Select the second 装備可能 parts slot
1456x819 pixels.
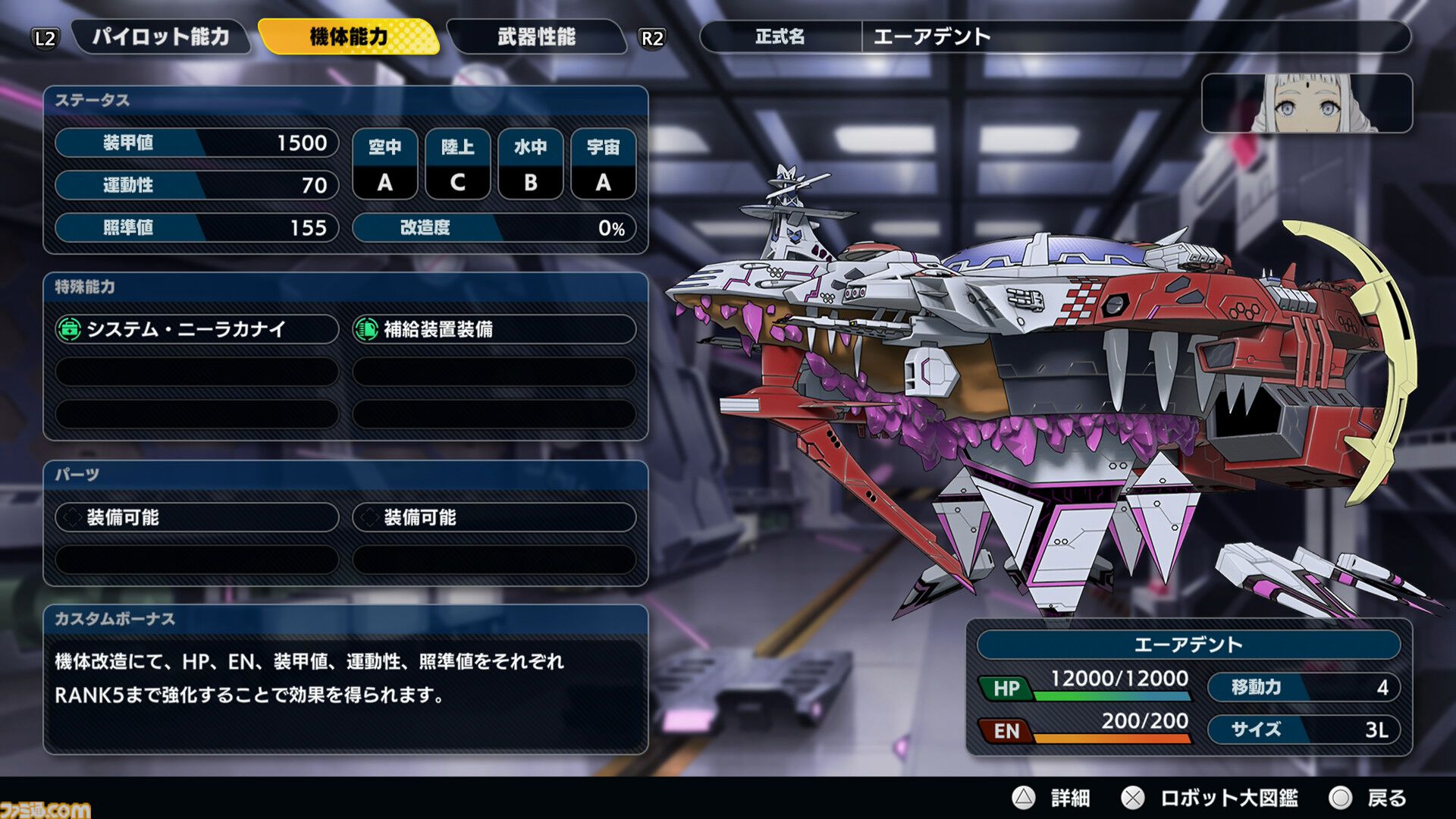[x=493, y=517]
